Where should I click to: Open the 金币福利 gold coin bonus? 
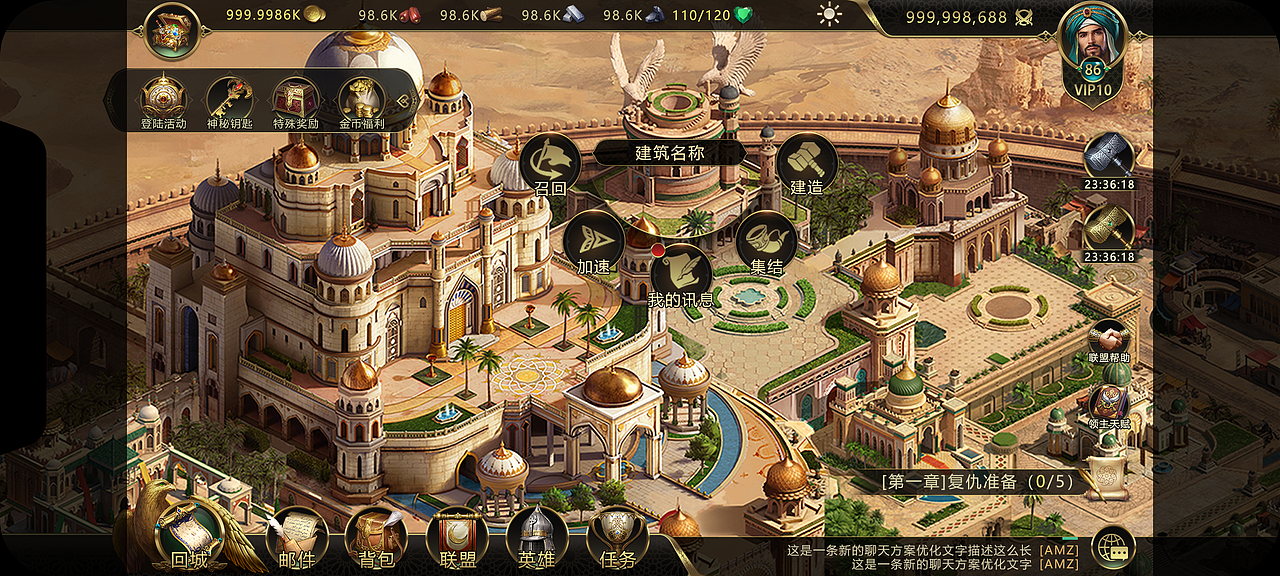[361, 99]
